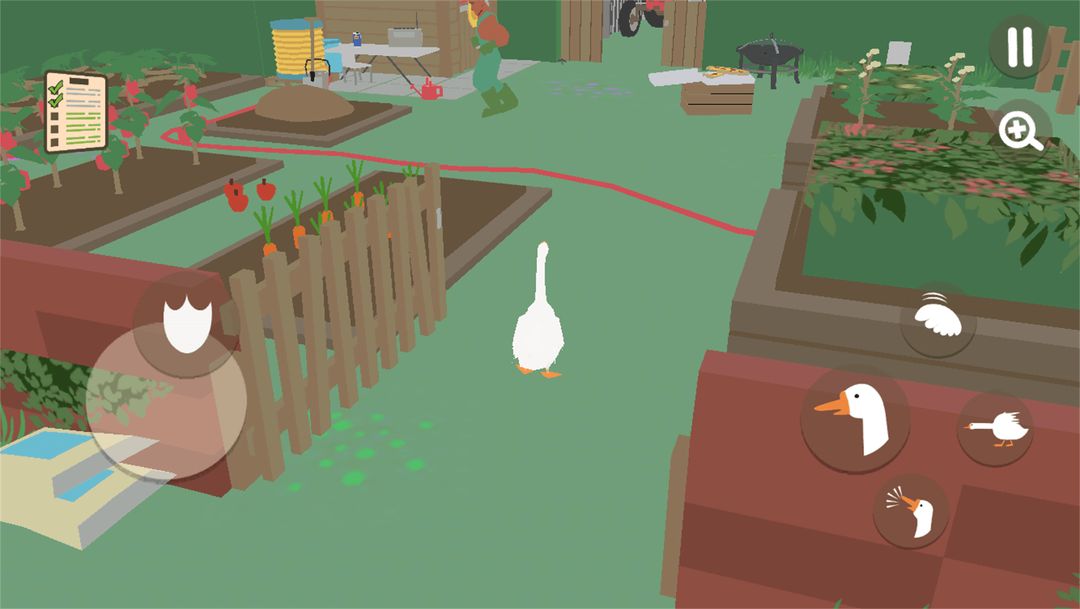
Task: Tap the magnifying glass zoom button
Action: pyautogui.click(x=1021, y=131)
